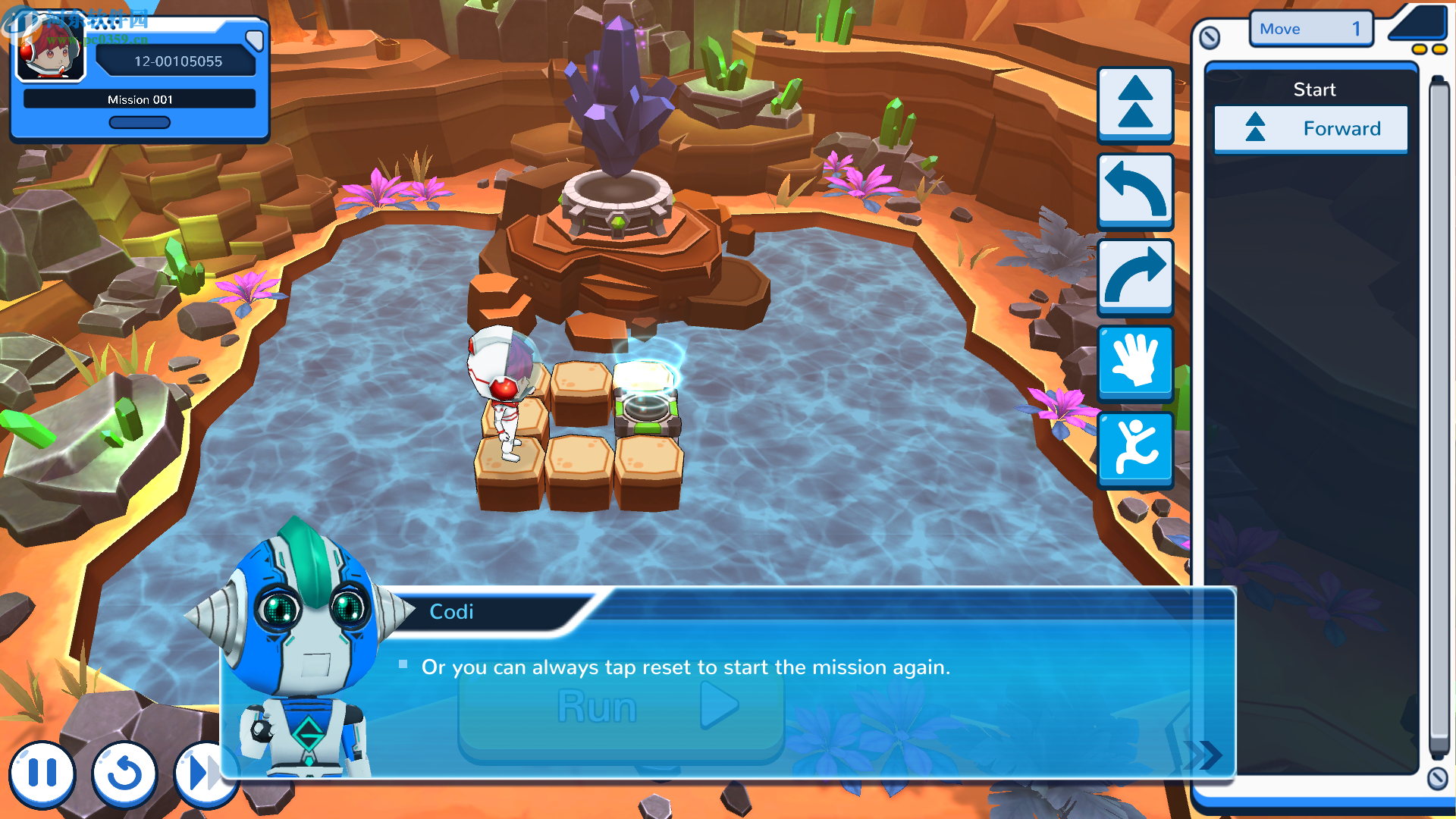This screenshot has width=1456, height=819.
Task: Add the Forward double-arrow command
Action: click(x=1135, y=104)
